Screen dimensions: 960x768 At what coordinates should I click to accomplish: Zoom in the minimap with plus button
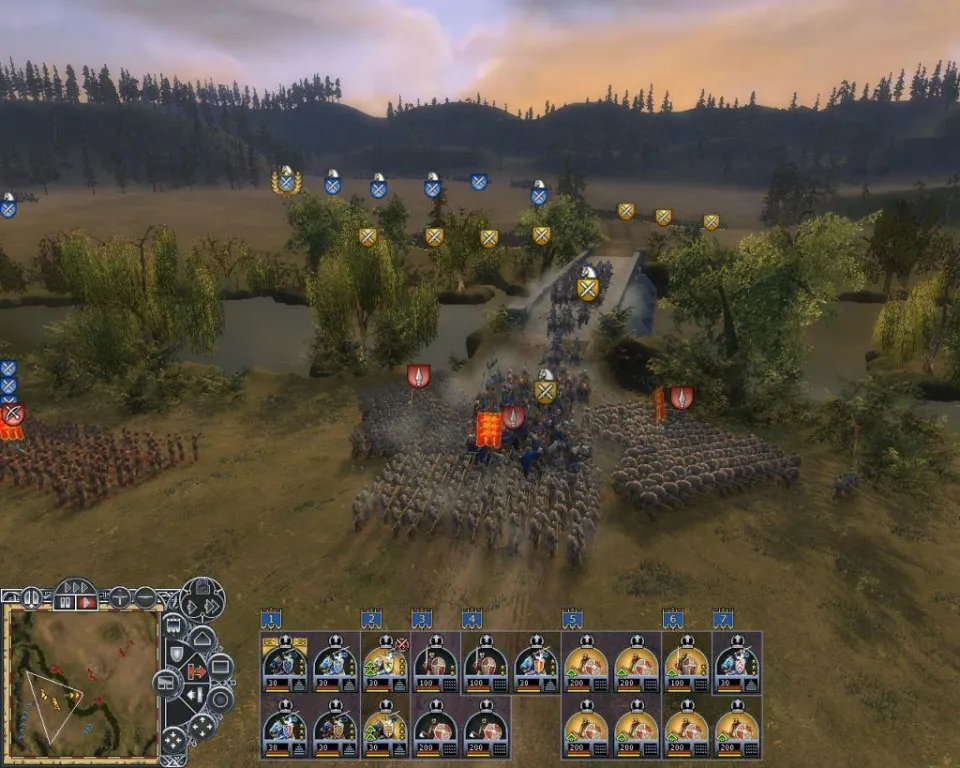(120, 598)
